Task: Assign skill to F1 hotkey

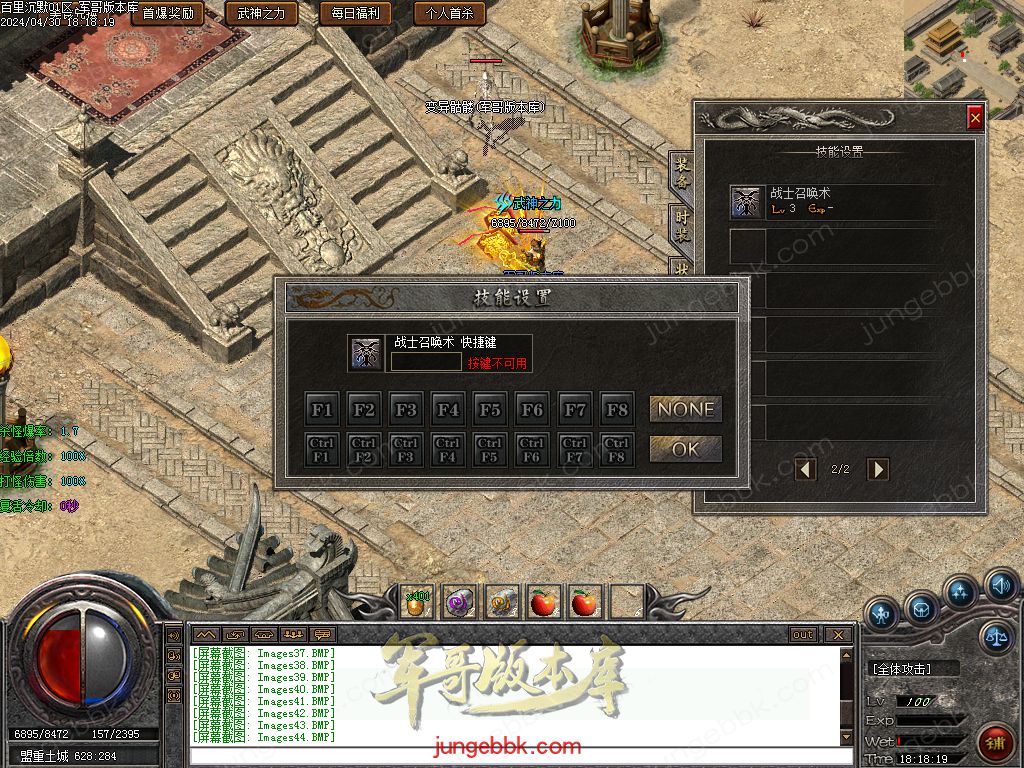Action: [x=322, y=409]
